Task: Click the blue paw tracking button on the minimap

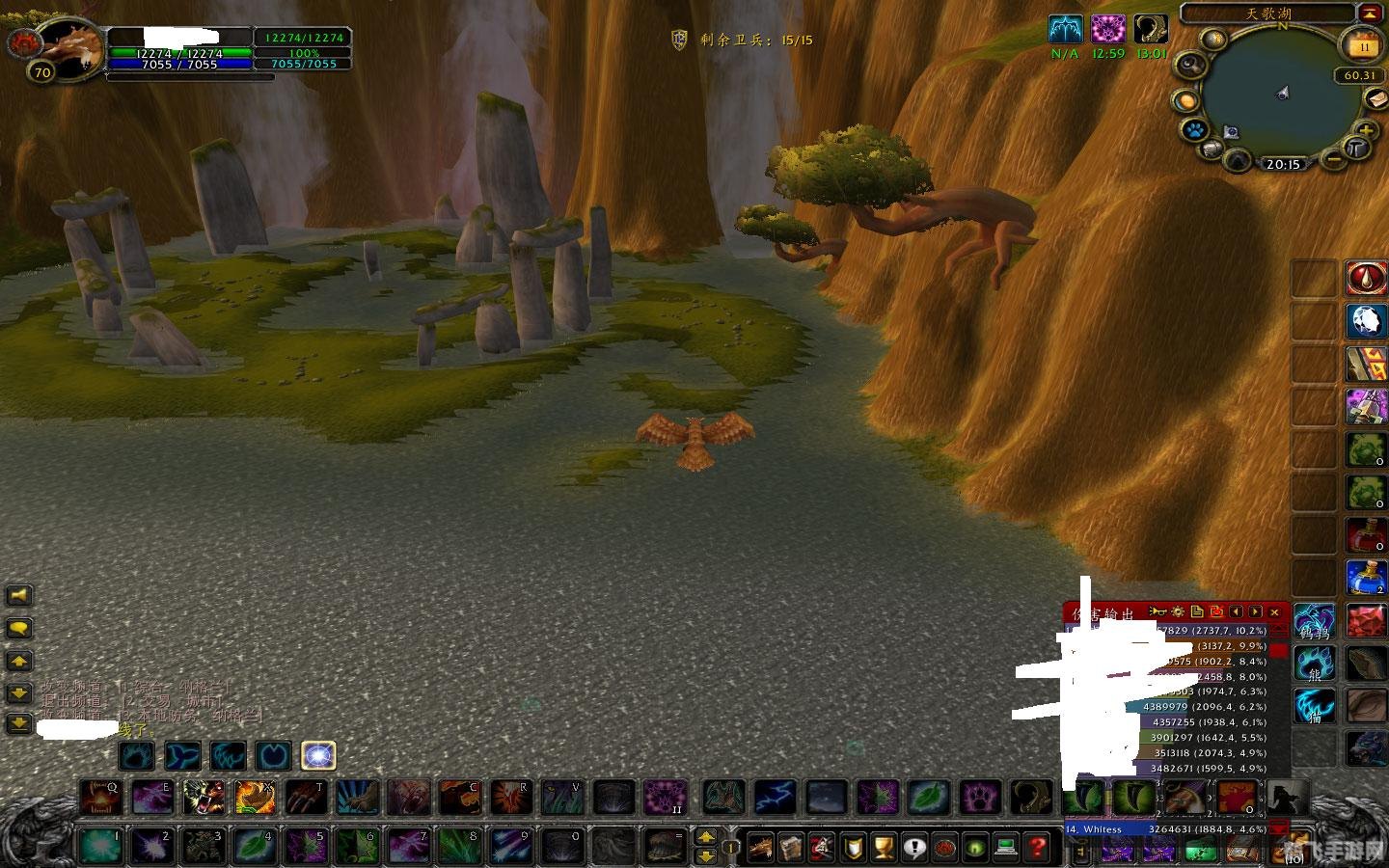Action: tap(1192, 130)
